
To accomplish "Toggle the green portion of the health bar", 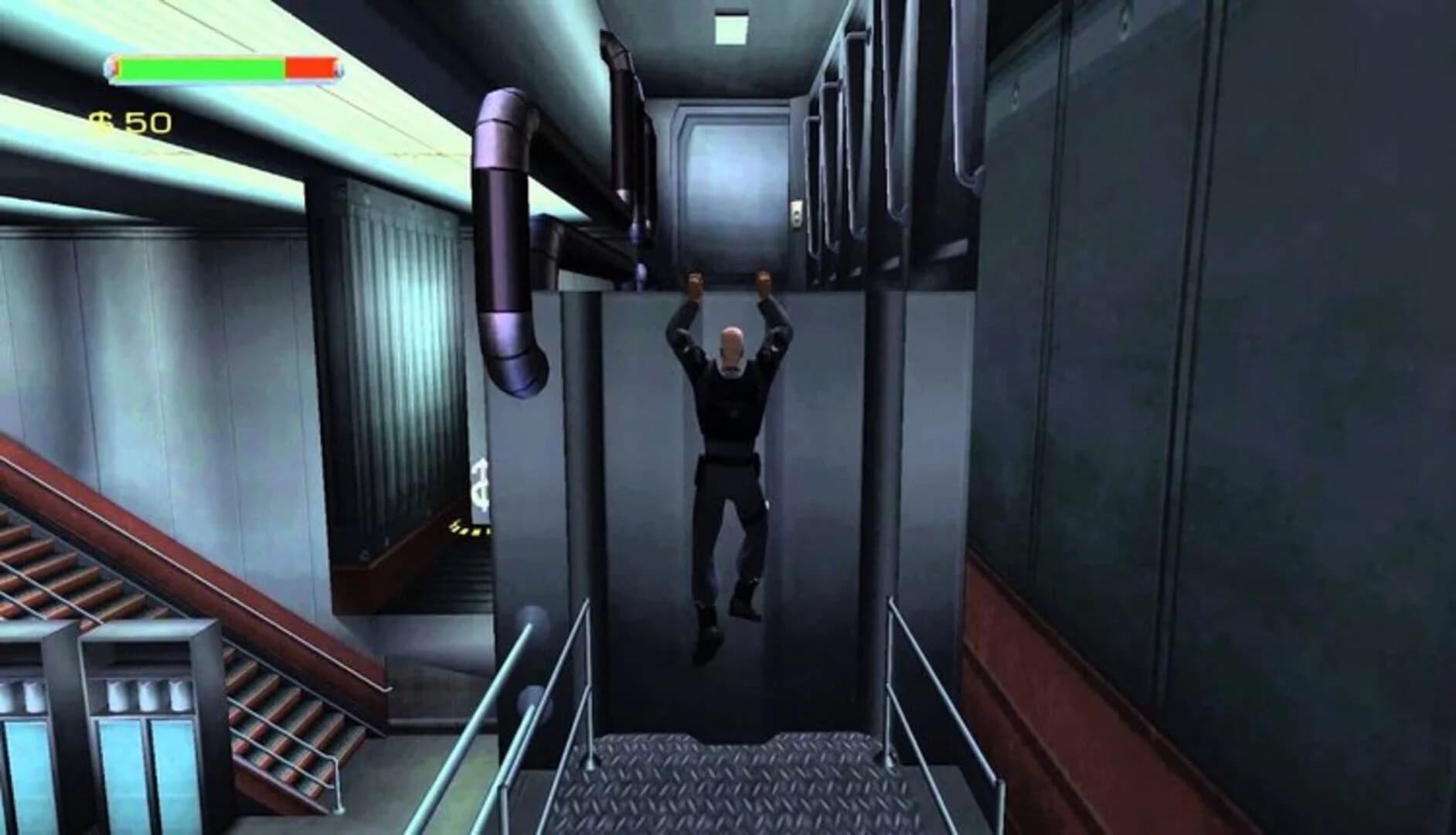I will point(201,68).
